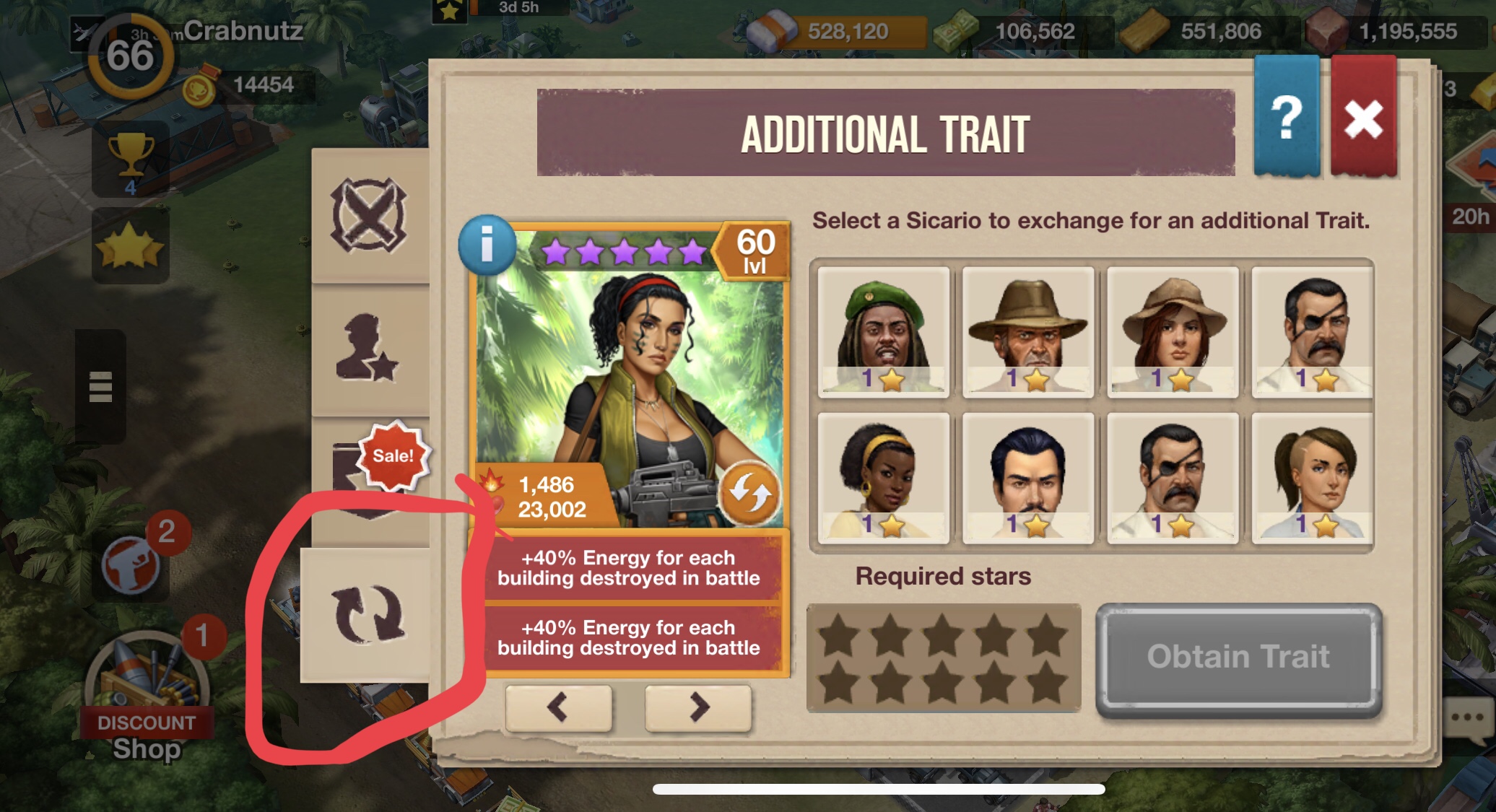Select the green beret Sicario portrait
Image resolution: width=1496 pixels, height=812 pixels.
[884, 332]
